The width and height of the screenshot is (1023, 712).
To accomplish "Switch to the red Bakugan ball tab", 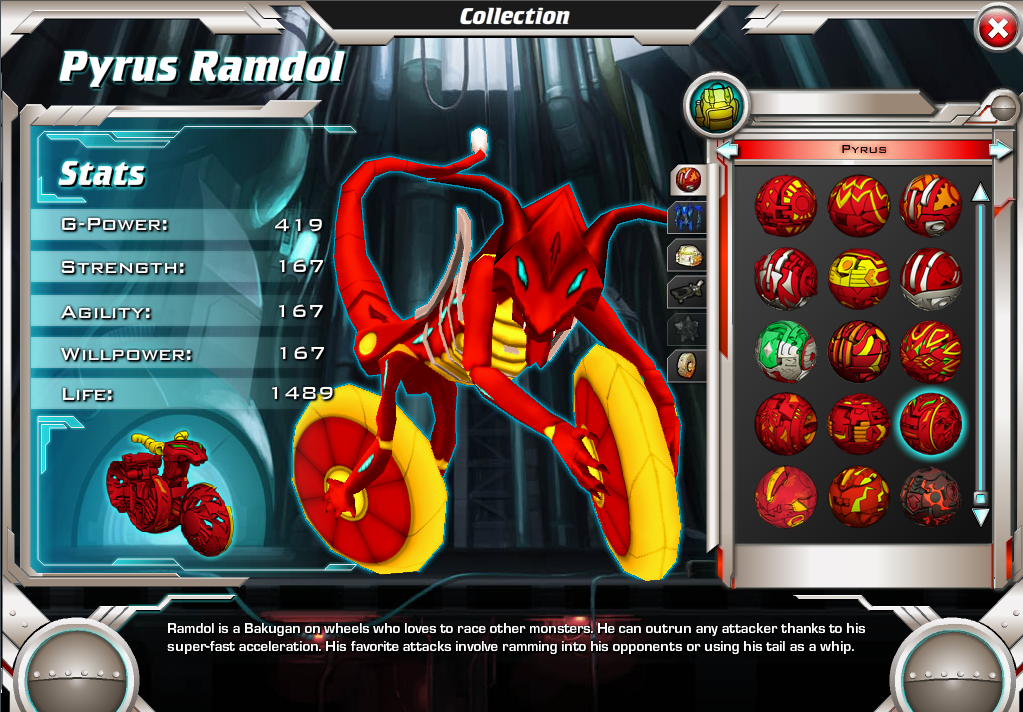I will 688,180.
